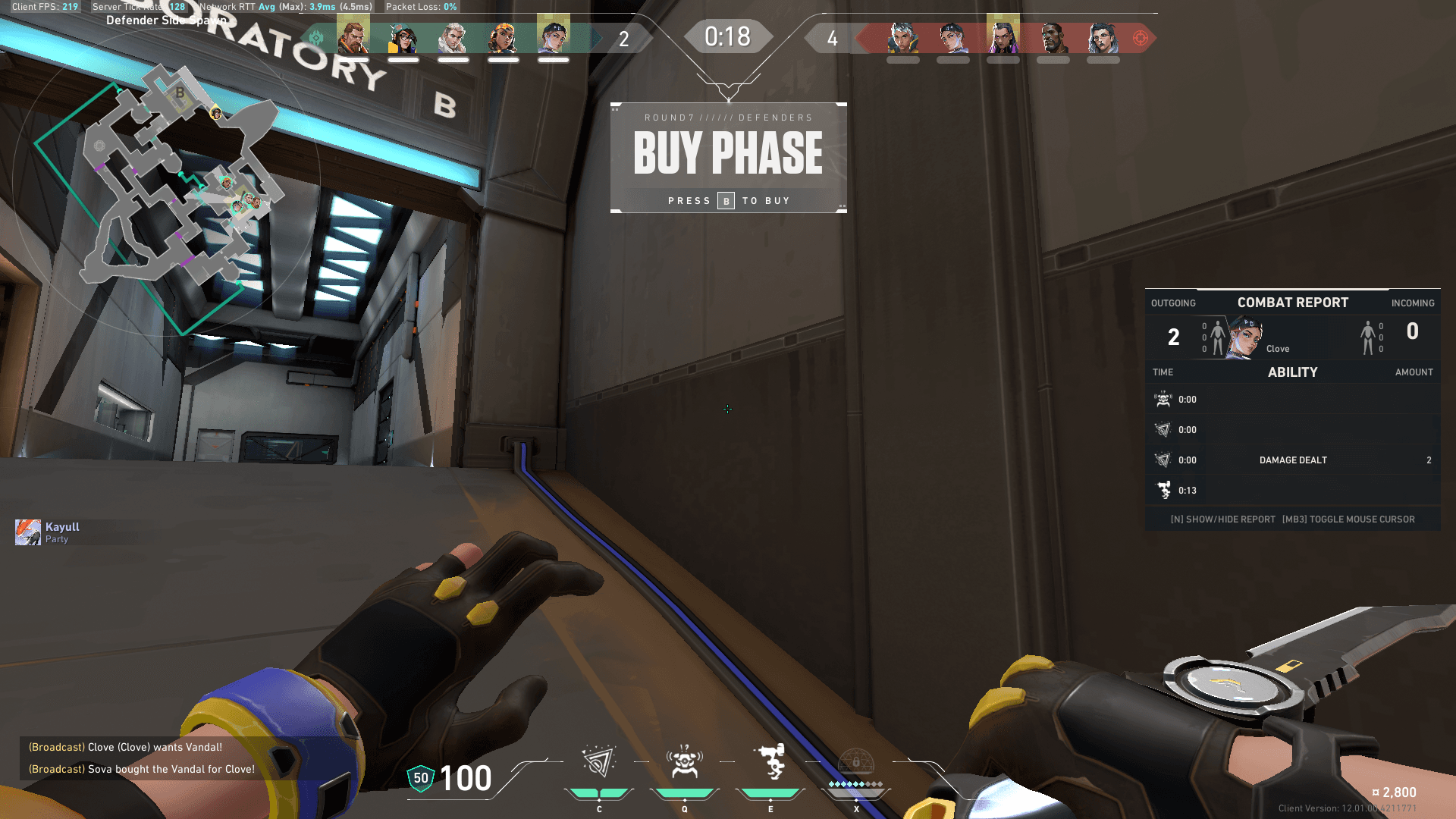
Task: Click the Damage Dealt row in Combat Report
Action: click(1292, 460)
